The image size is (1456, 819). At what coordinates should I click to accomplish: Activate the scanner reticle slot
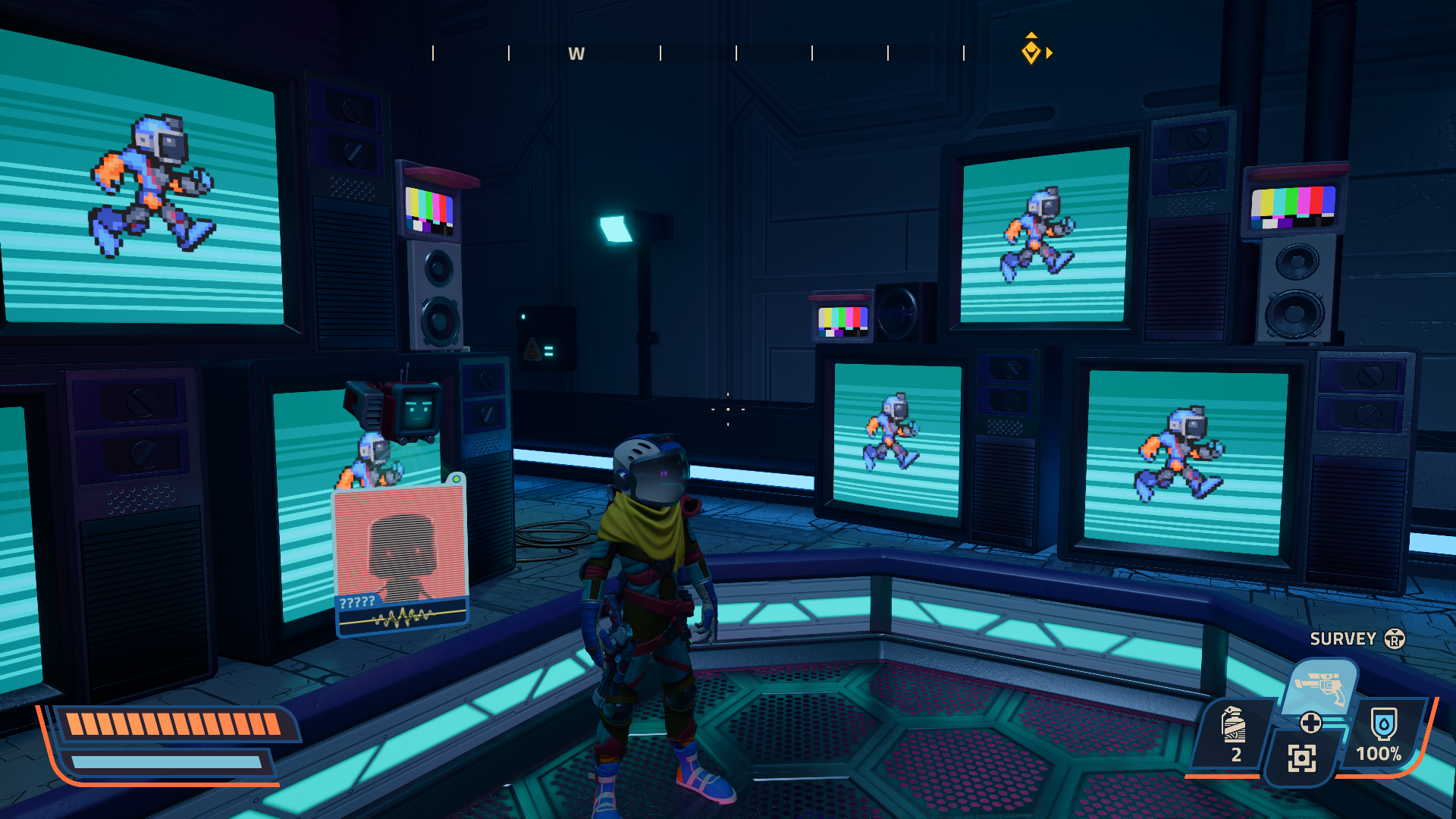coord(1301,758)
